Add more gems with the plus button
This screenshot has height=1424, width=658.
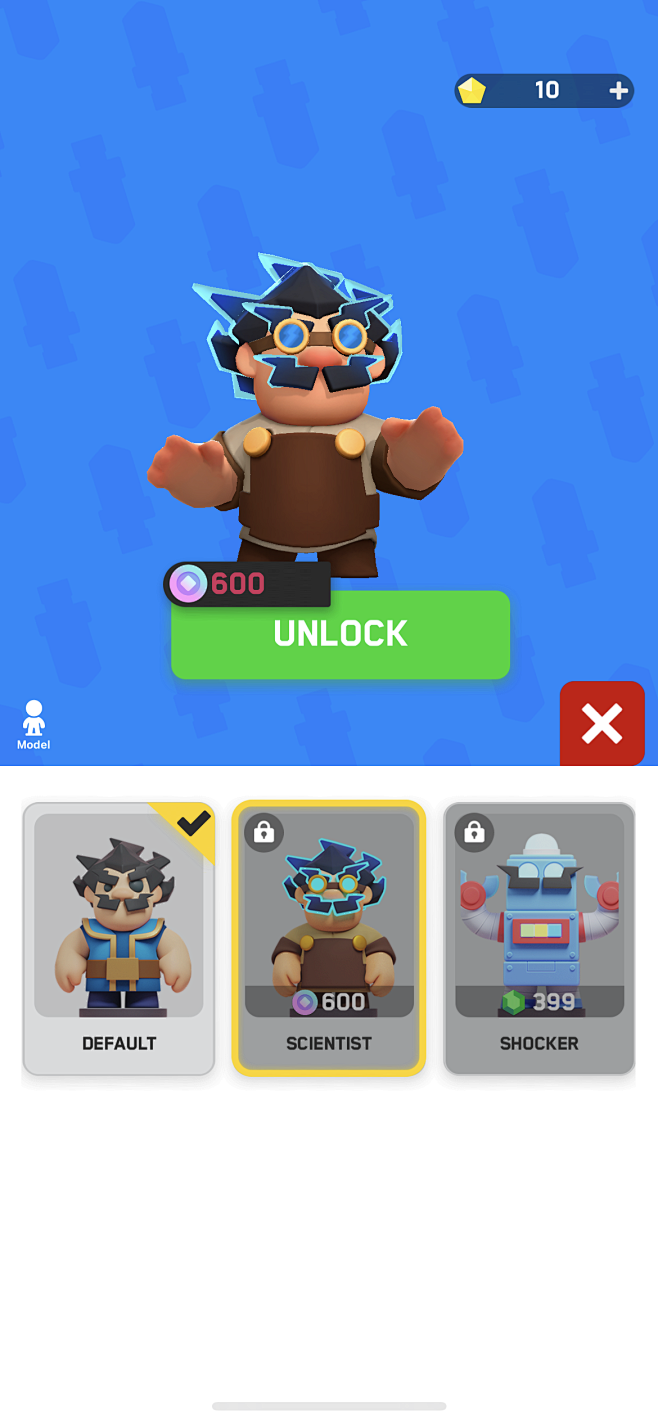[x=619, y=91]
